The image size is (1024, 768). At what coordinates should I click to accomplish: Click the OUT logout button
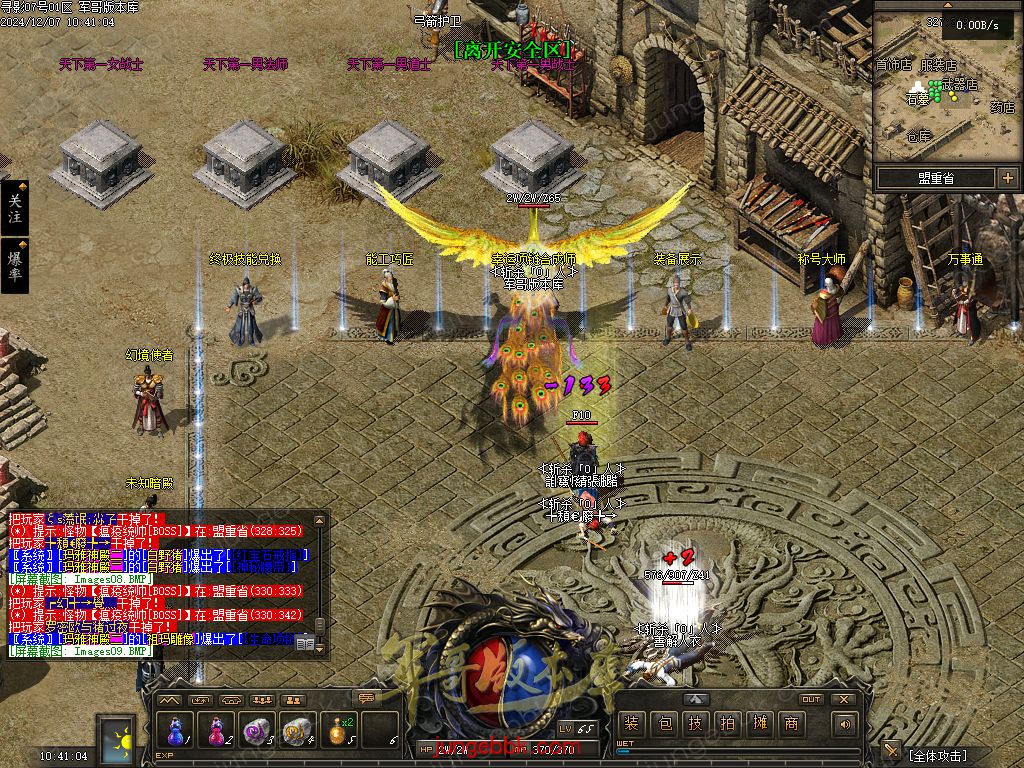coord(811,700)
